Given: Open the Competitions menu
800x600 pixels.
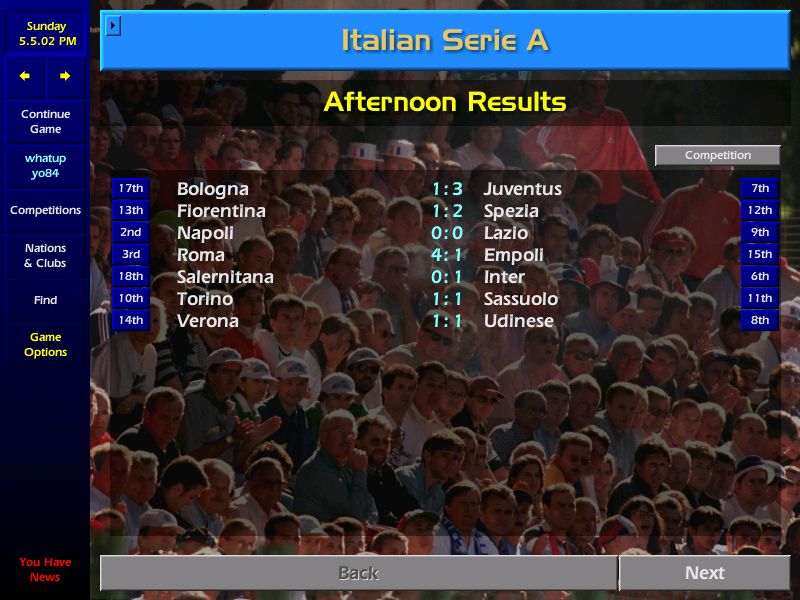Looking at the screenshot, I should click(x=45, y=211).
